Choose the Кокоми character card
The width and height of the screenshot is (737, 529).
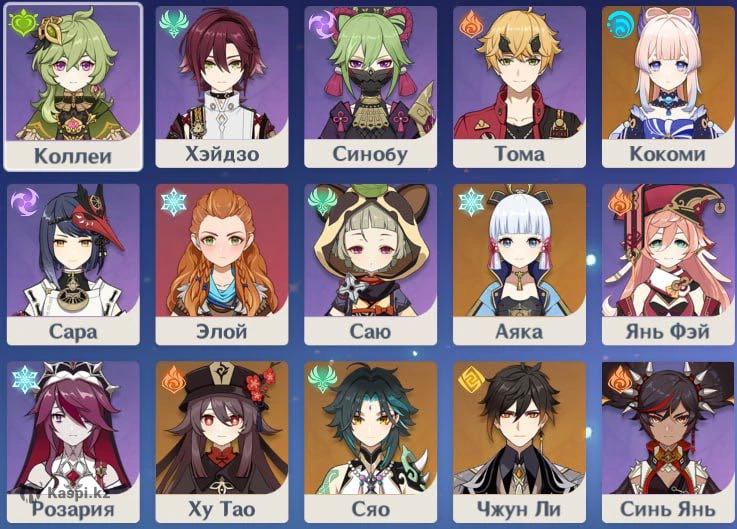point(667,86)
